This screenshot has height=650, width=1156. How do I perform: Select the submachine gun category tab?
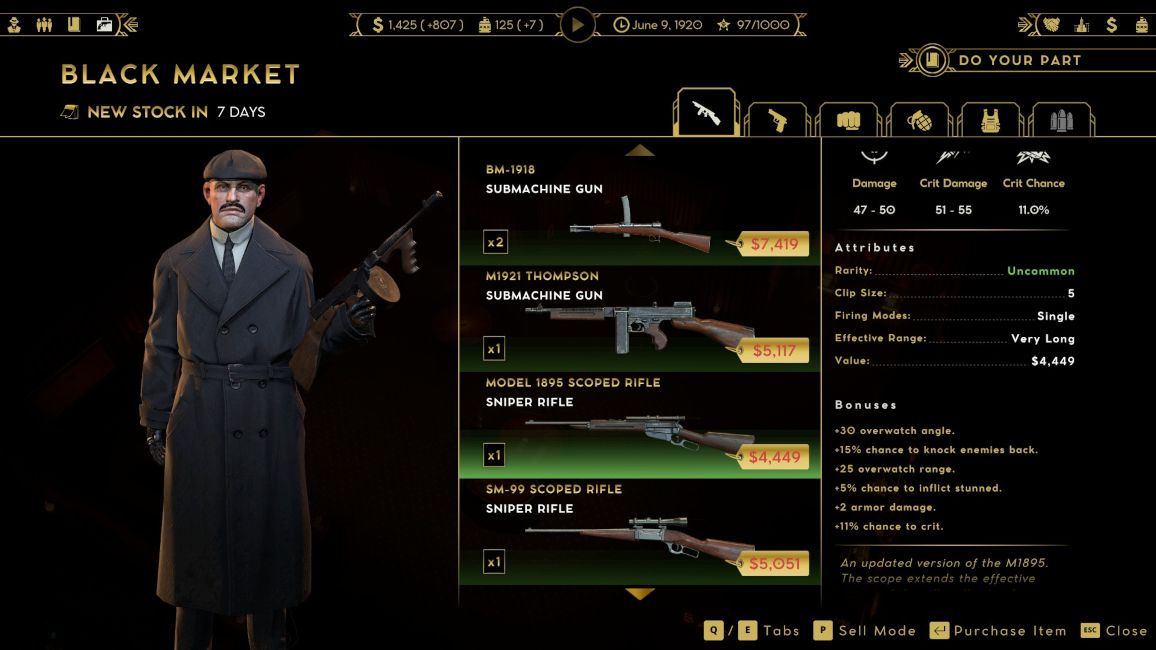pyautogui.click(x=706, y=113)
